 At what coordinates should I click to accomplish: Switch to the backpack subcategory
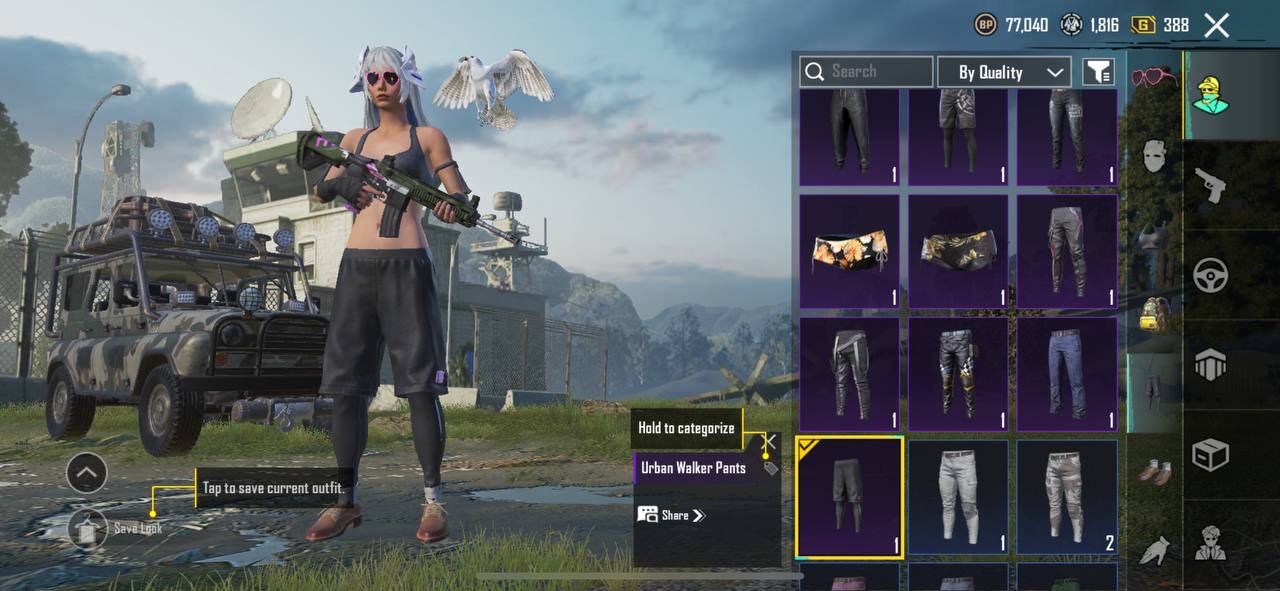[1154, 313]
